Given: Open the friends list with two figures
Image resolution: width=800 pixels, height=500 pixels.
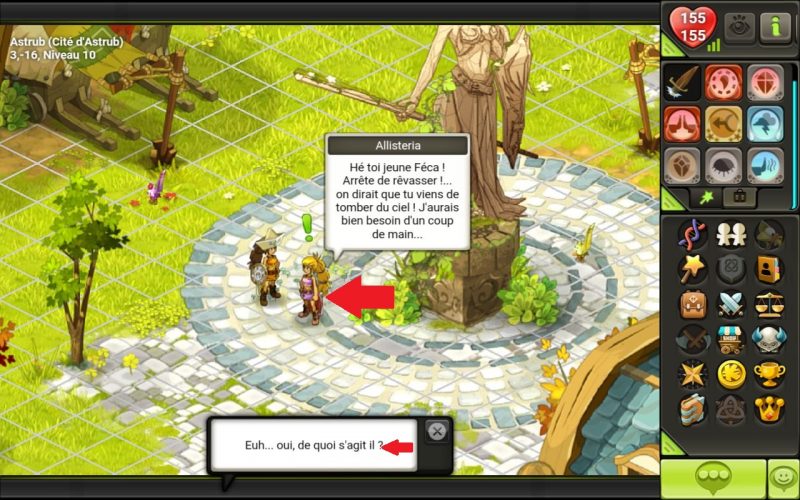Looking at the screenshot, I should 730,235.
